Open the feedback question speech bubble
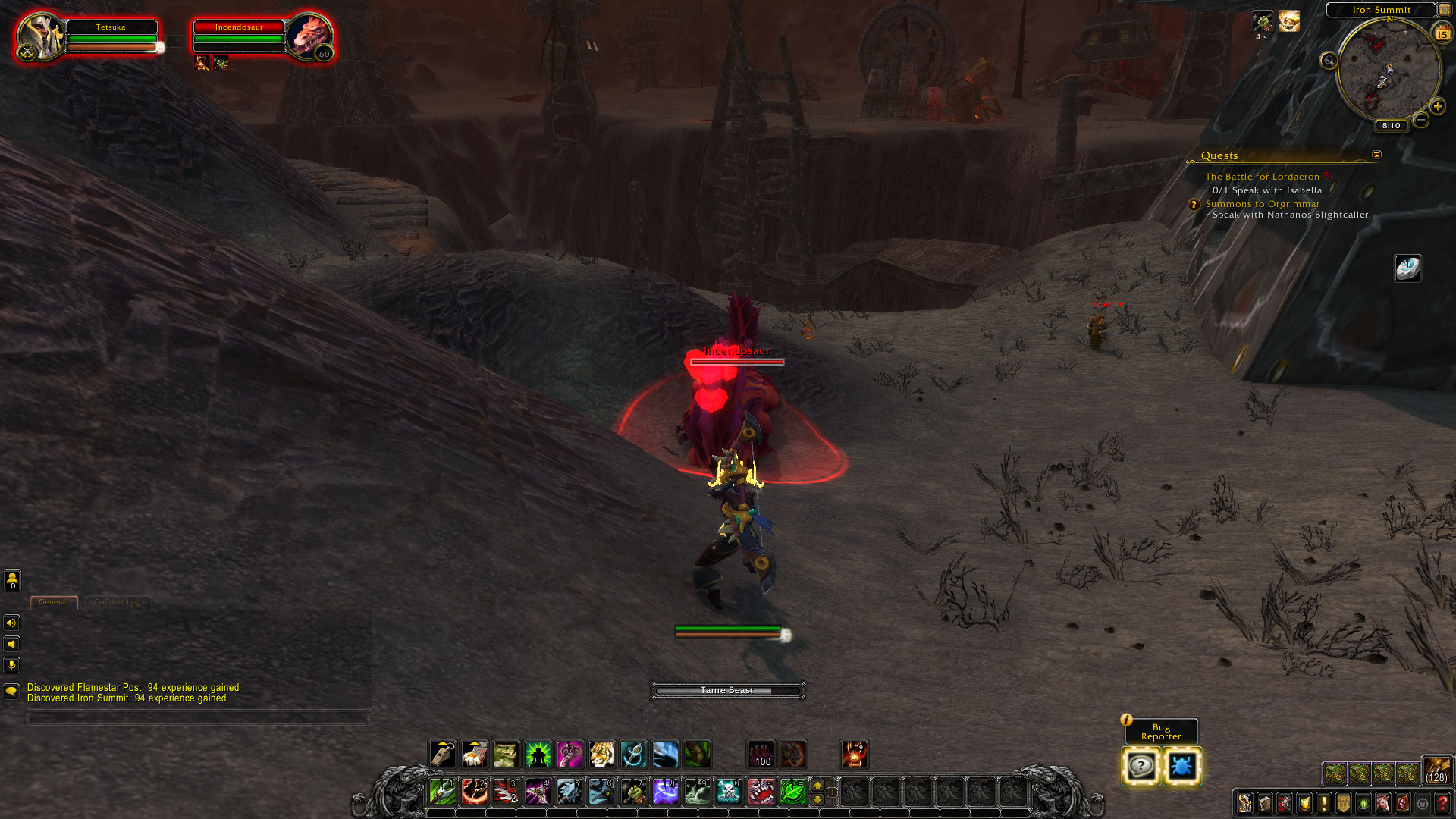This screenshot has width=1456, height=819. click(x=1141, y=767)
